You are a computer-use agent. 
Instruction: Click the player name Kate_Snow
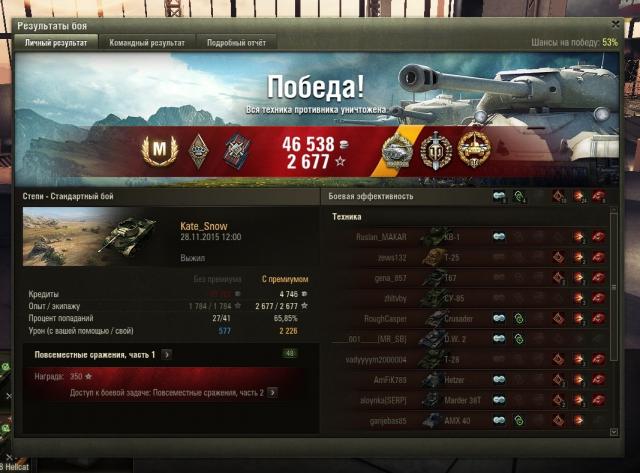pos(204,226)
